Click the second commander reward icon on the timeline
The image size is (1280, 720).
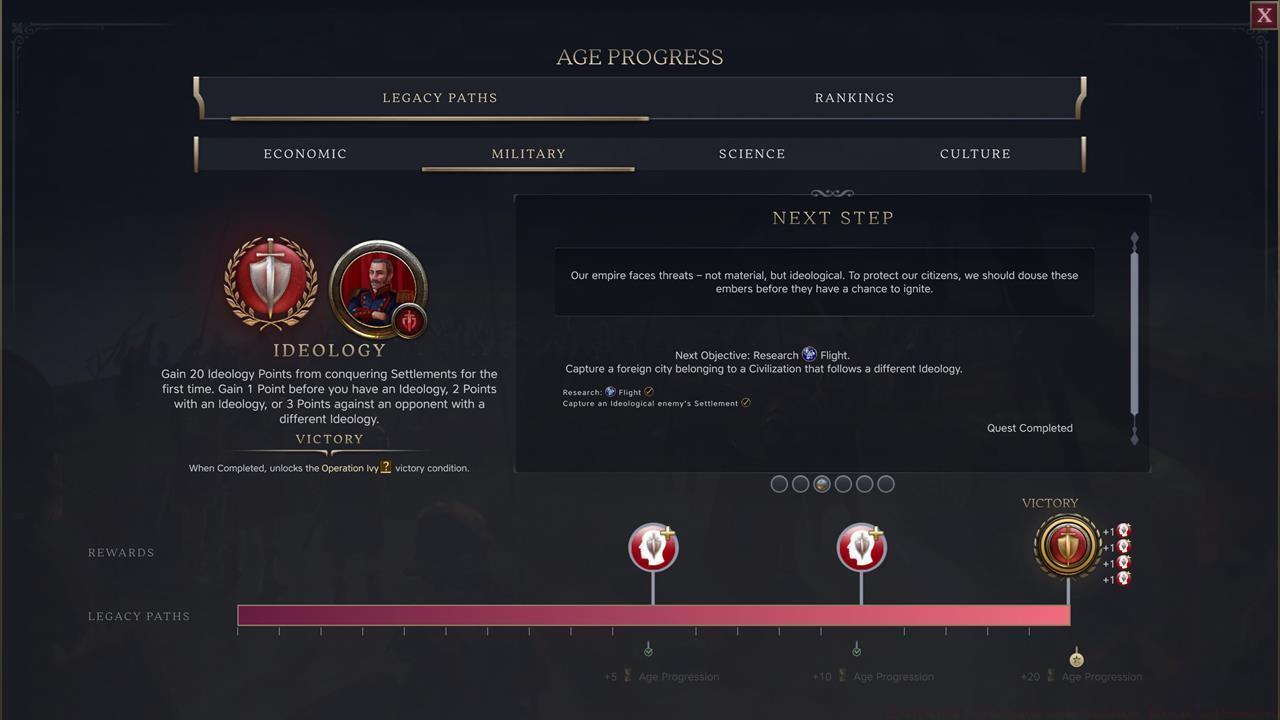pyautogui.click(x=861, y=546)
